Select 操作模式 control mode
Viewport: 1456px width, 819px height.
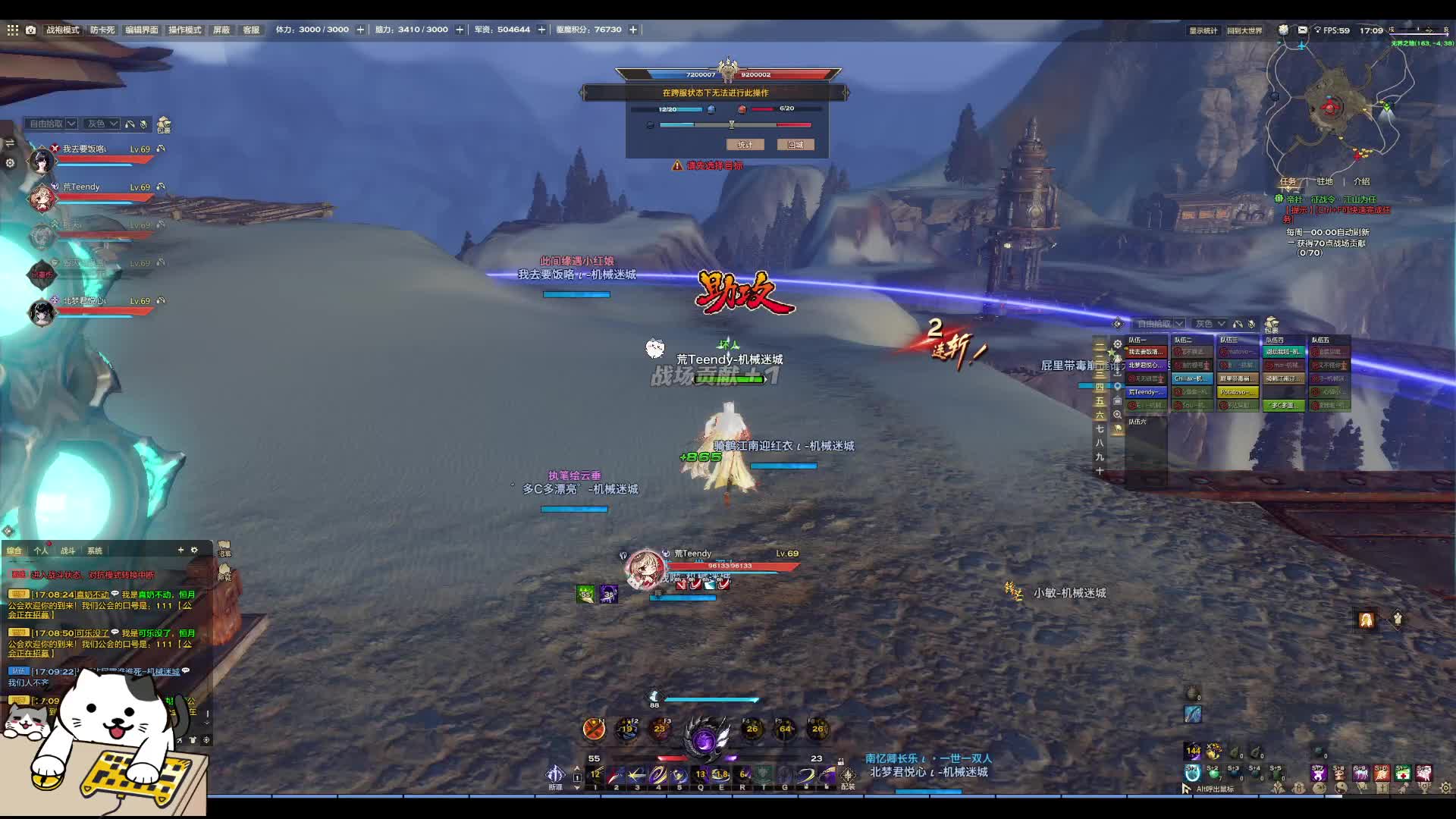coord(185,30)
